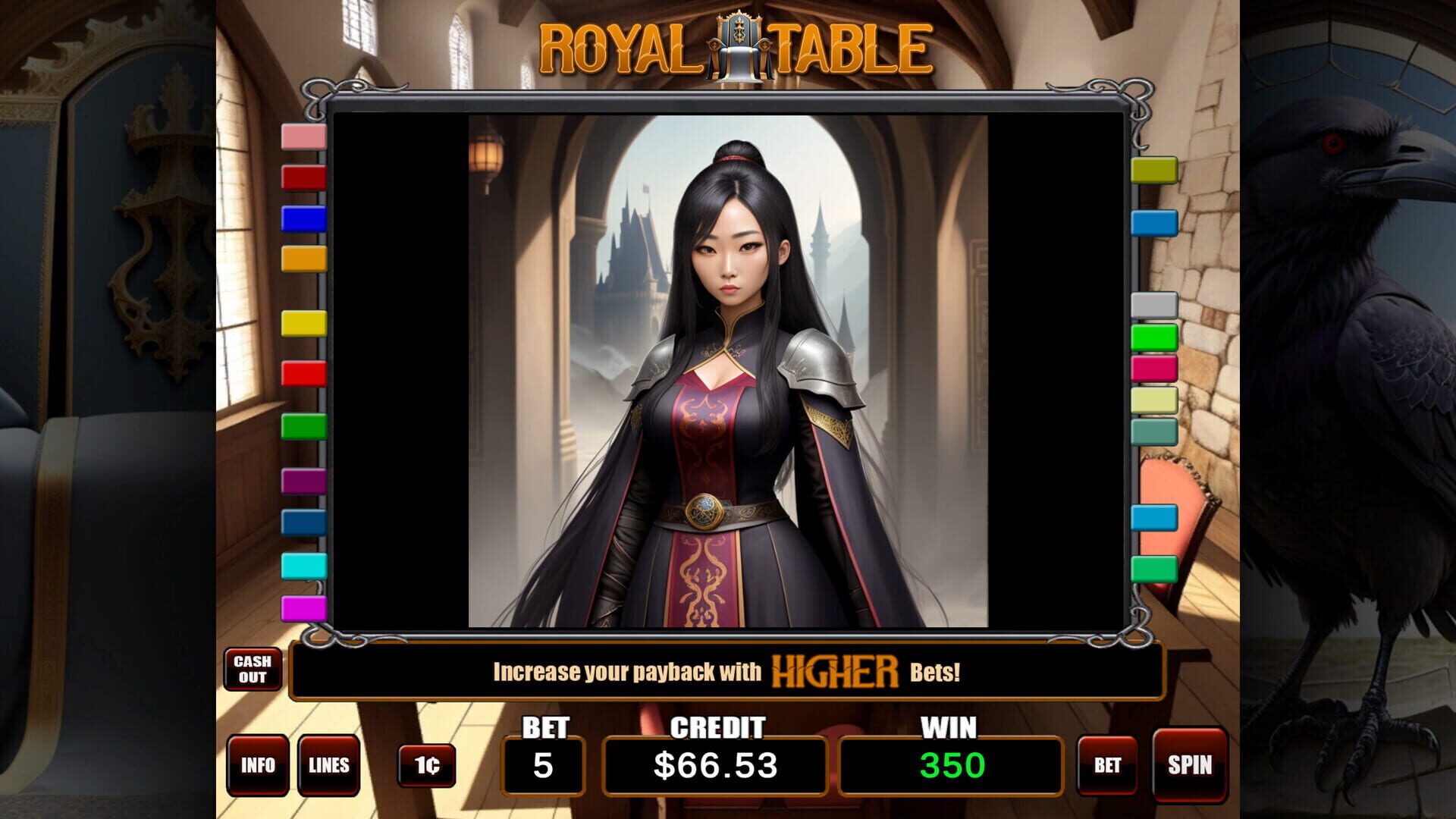Viewport: 1456px width, 819px height.
Task: Select the cyan payline tab on the left
Action: [303, 563]
